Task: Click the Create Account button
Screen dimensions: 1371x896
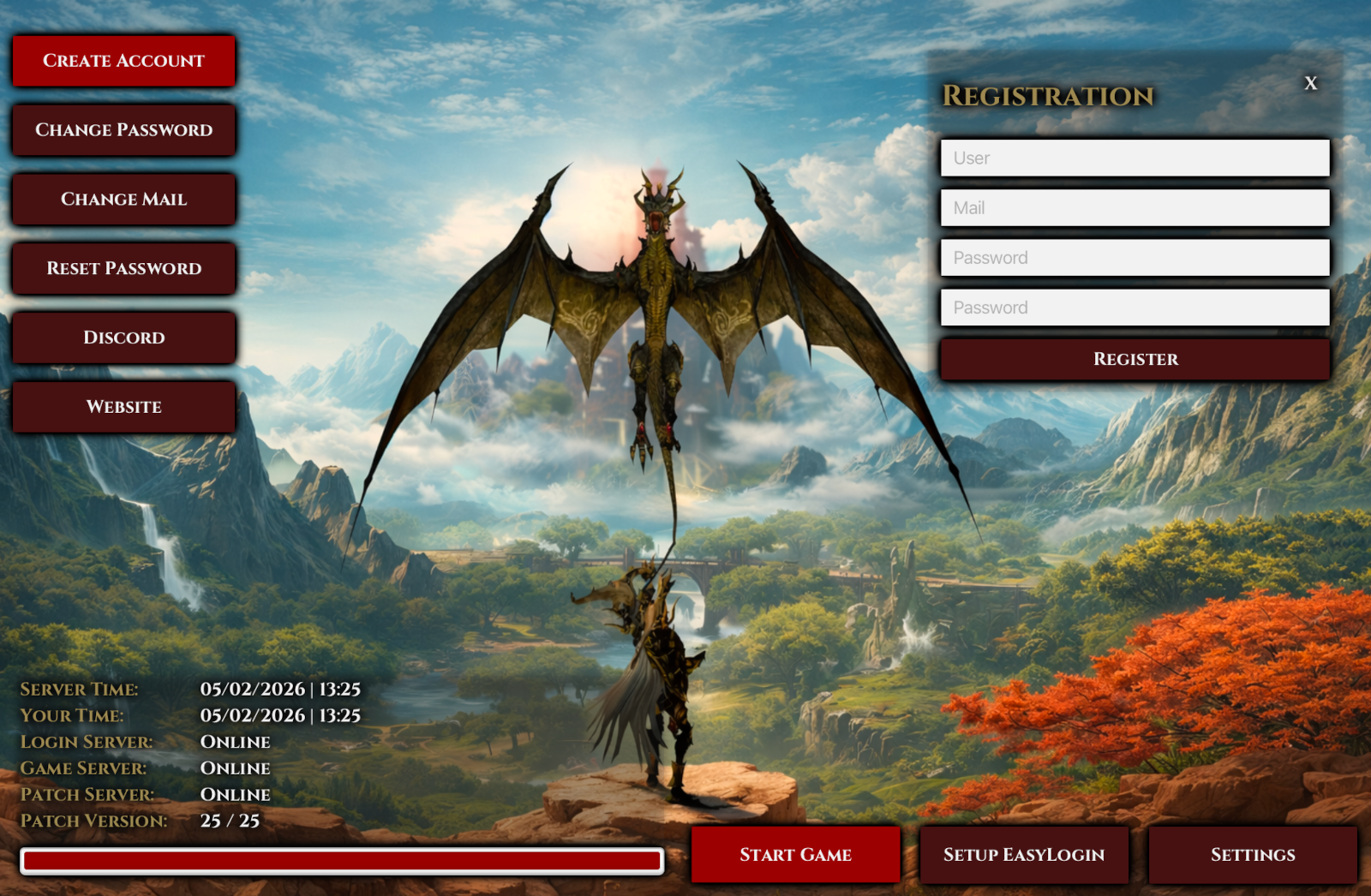Action: coord(123,61)
